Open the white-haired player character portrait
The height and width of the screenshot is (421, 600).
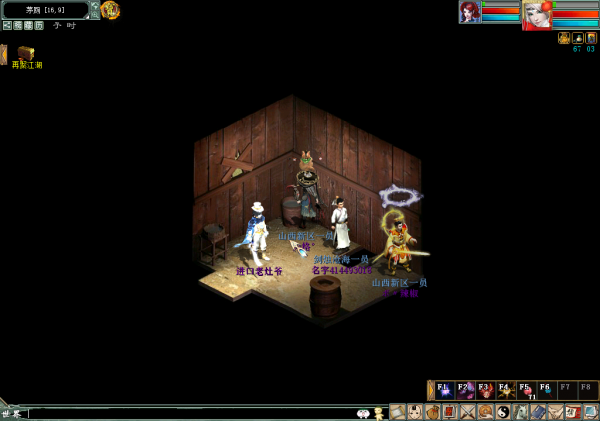536,13
